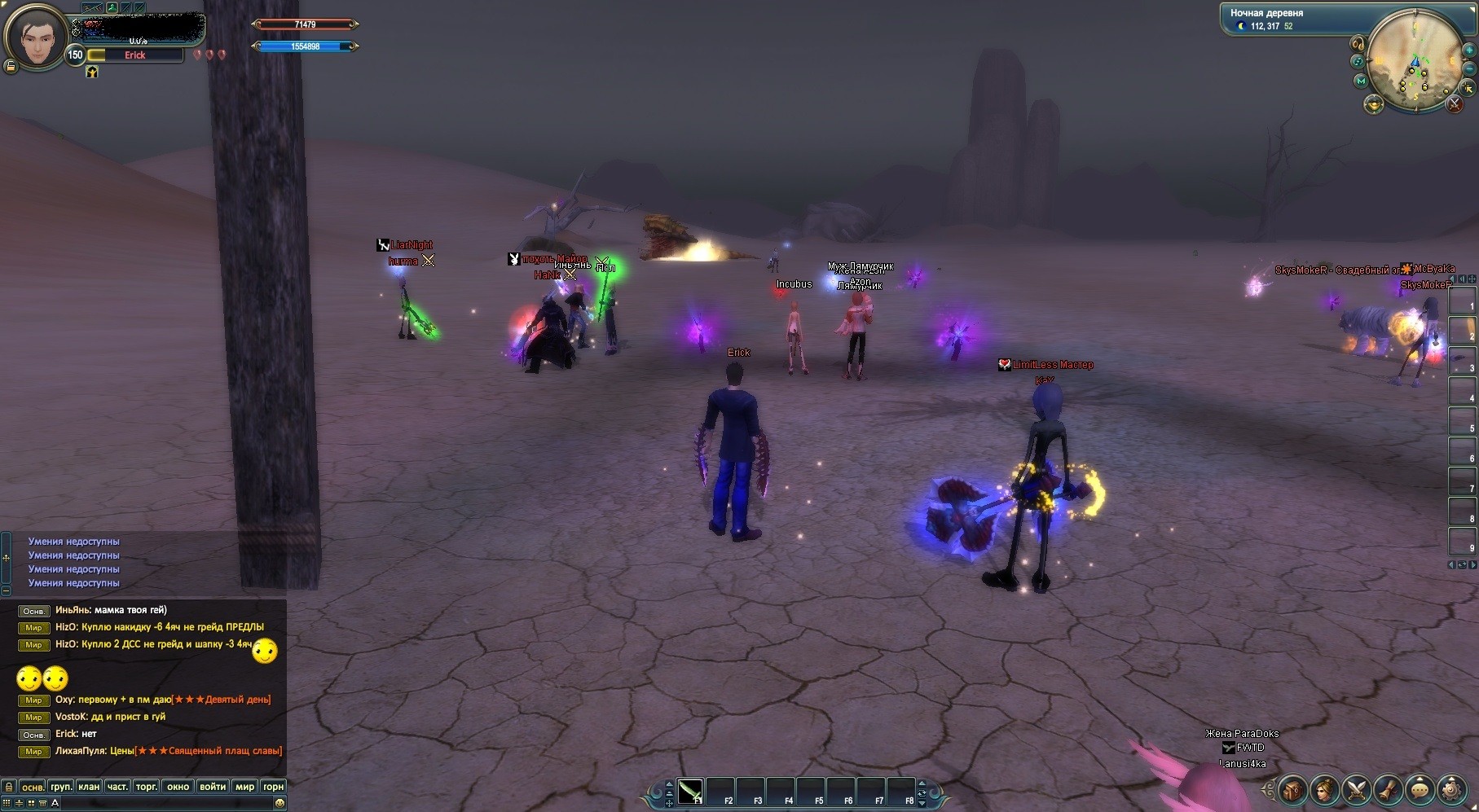This screenshot has width=1479, height=812.
Task: Open the inventory backpack icon
Action: 1293,789
